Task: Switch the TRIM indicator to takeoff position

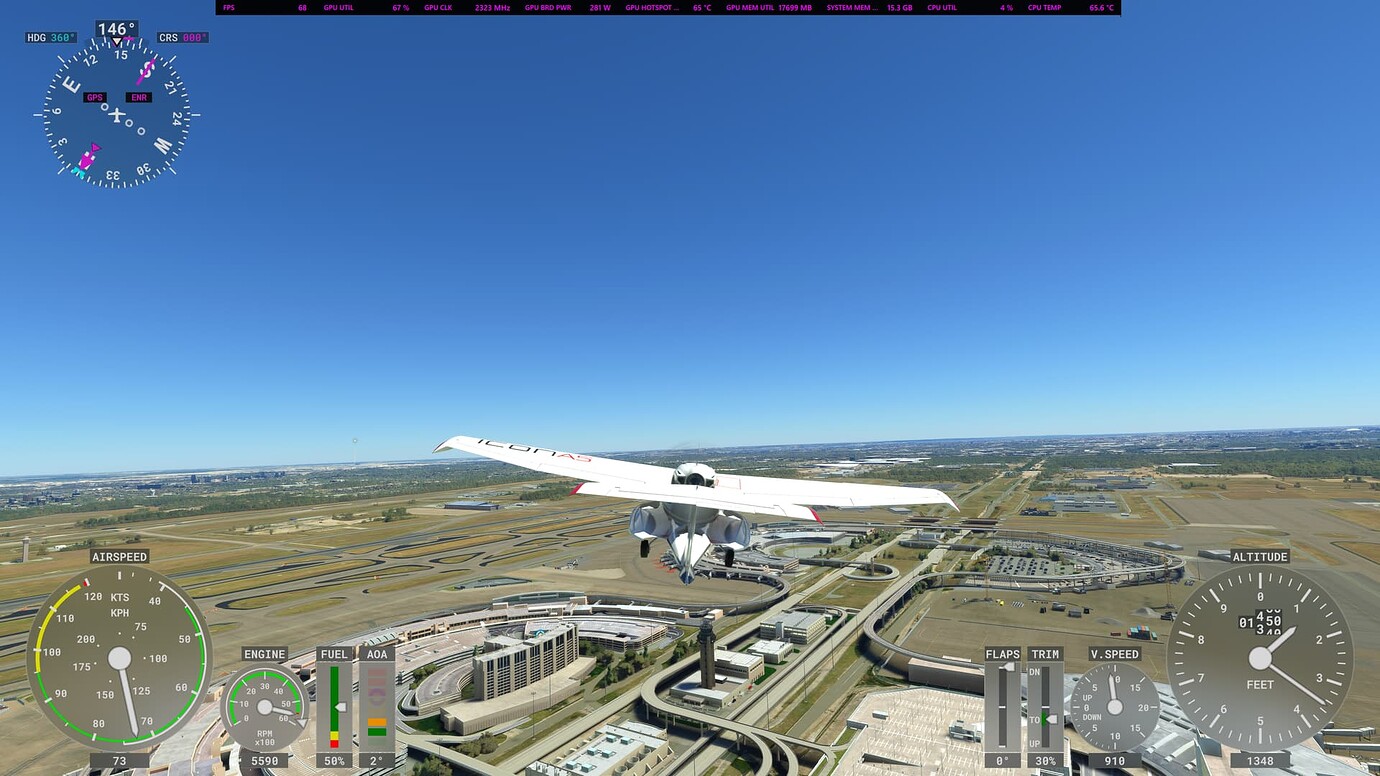Action: point(1044,717)
